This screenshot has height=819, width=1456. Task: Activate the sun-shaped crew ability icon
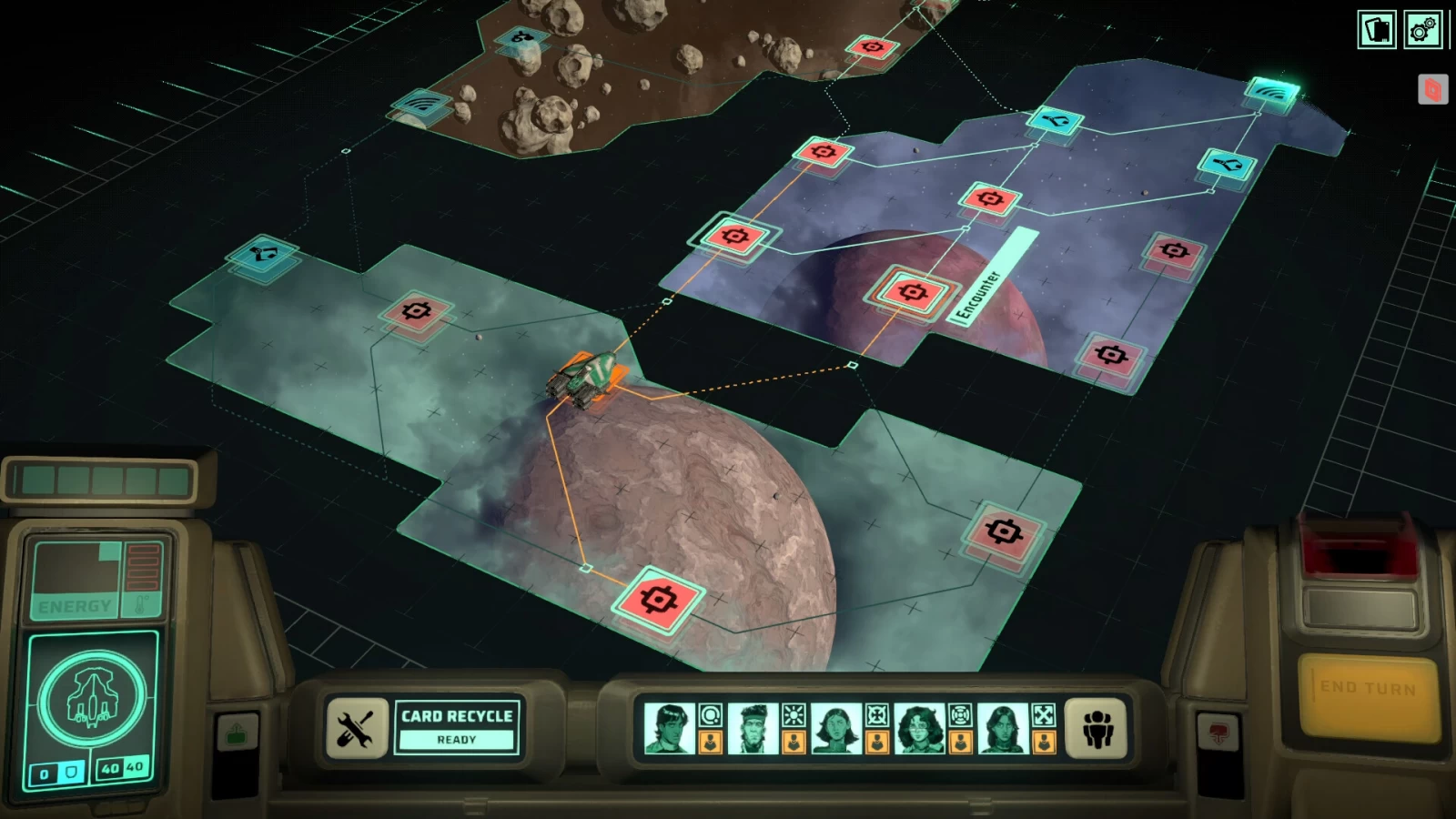(794, 715)
